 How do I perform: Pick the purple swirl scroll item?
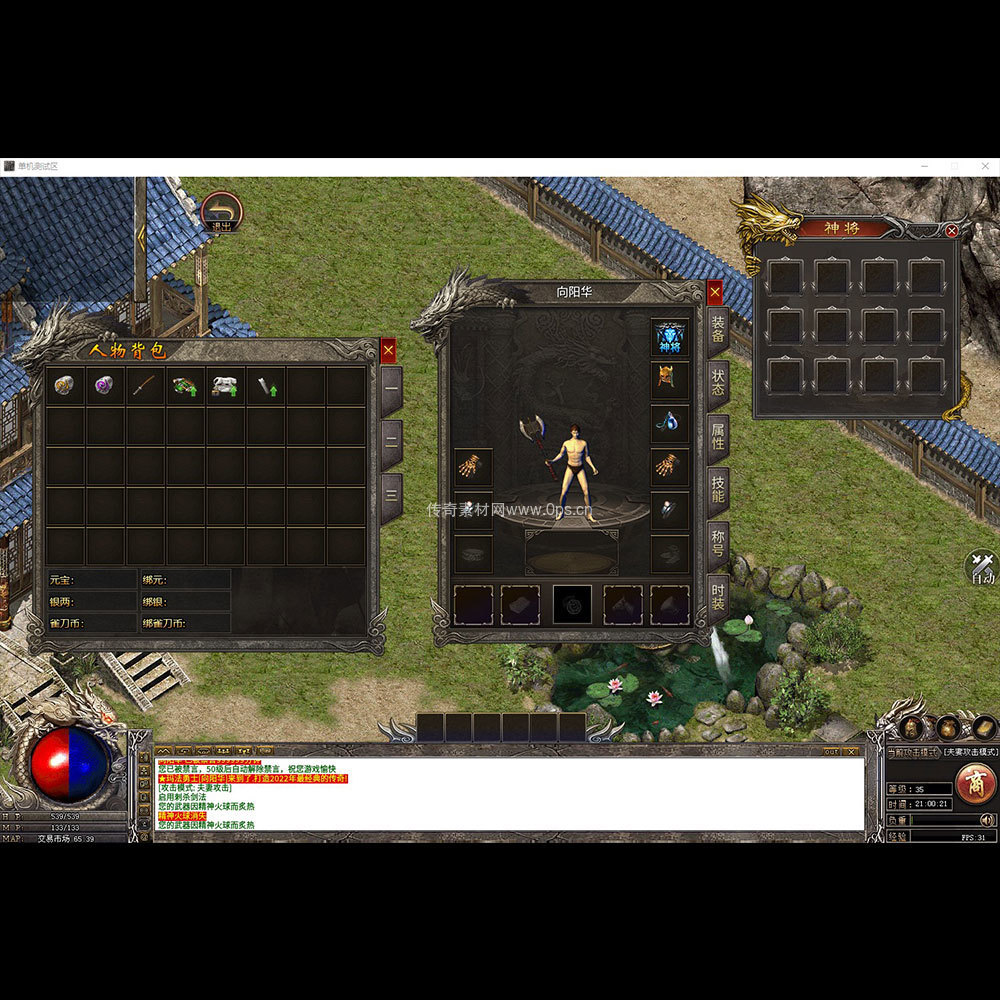point(105,386)
